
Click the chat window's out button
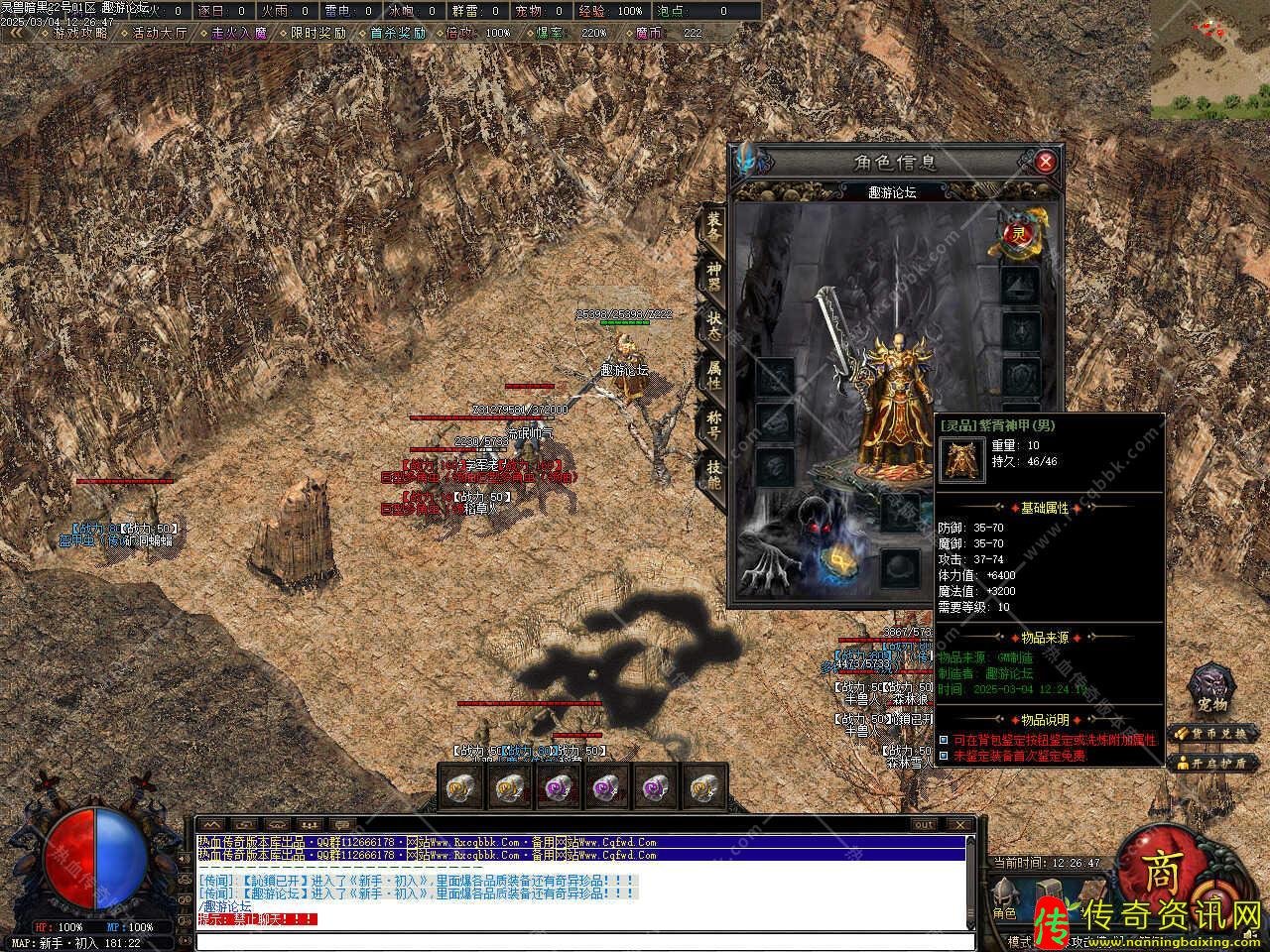(924, 824)
